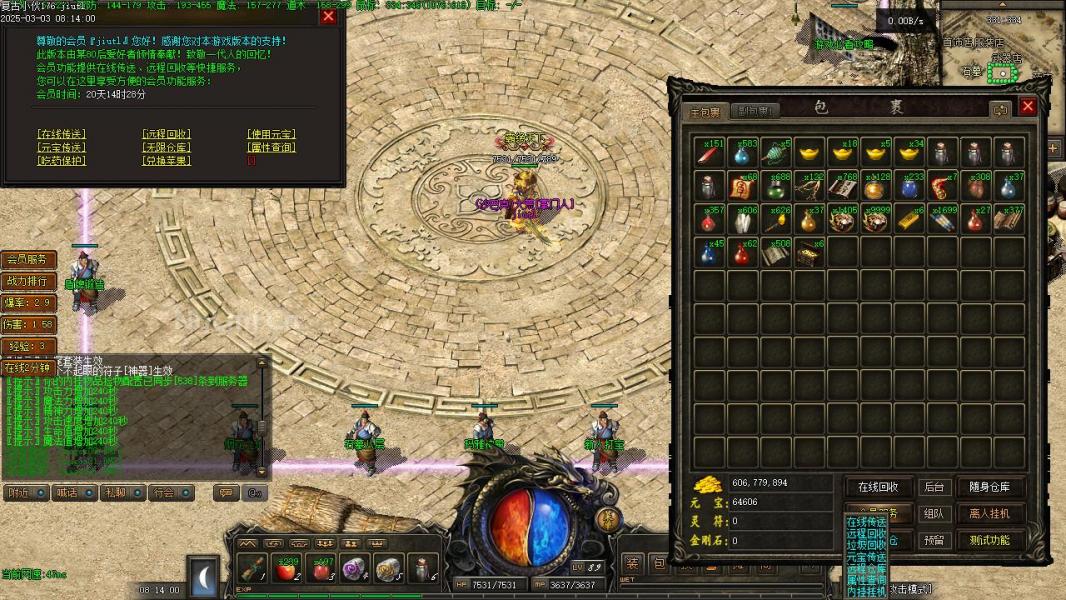Choose the 使用元宝 option
1066x600 pixels.
(271, 134)
